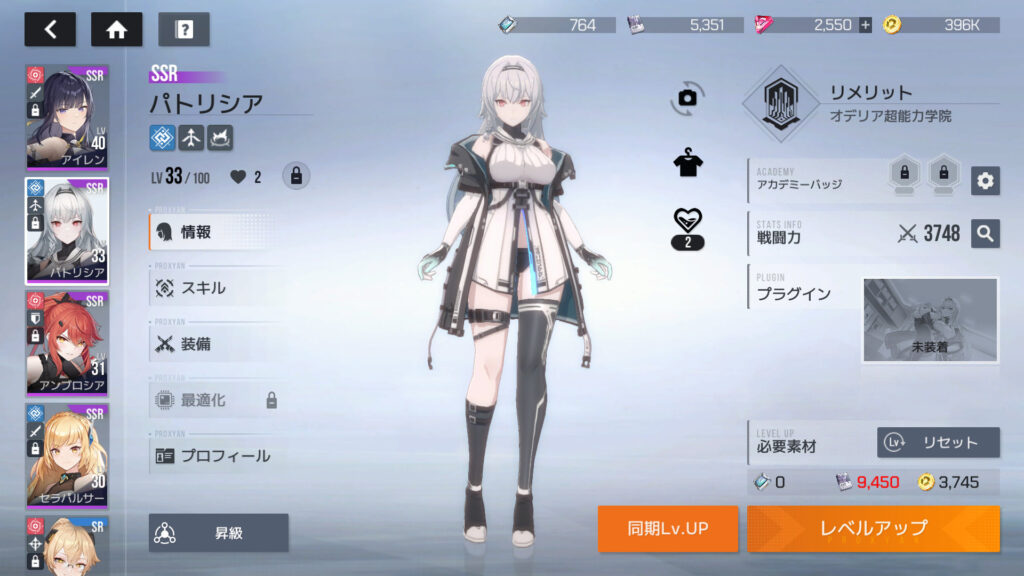Screen dimensions: 1024x576
Task: Open the academy badge gear settings
Action: point(985,180)
